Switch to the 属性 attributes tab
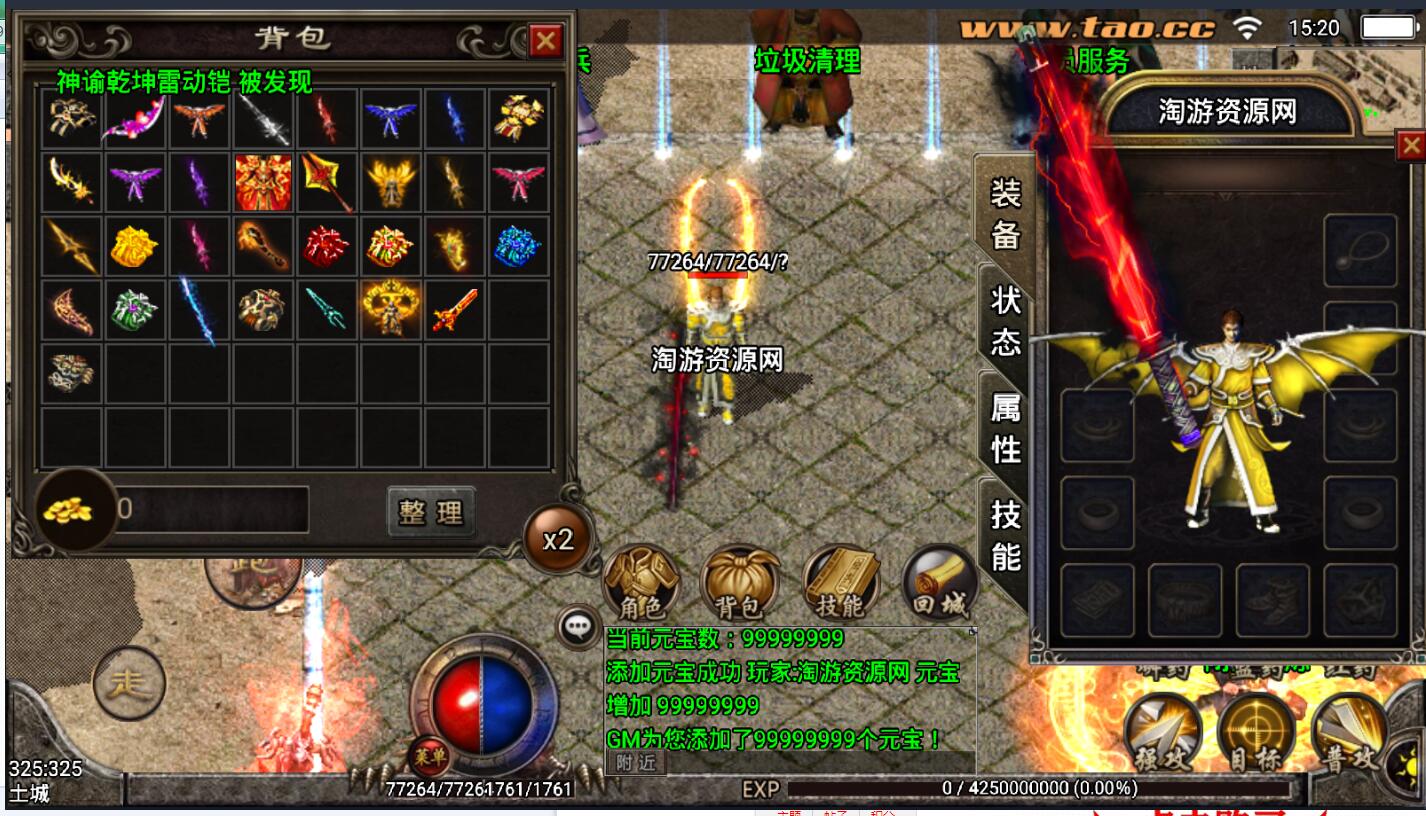 1005,428
